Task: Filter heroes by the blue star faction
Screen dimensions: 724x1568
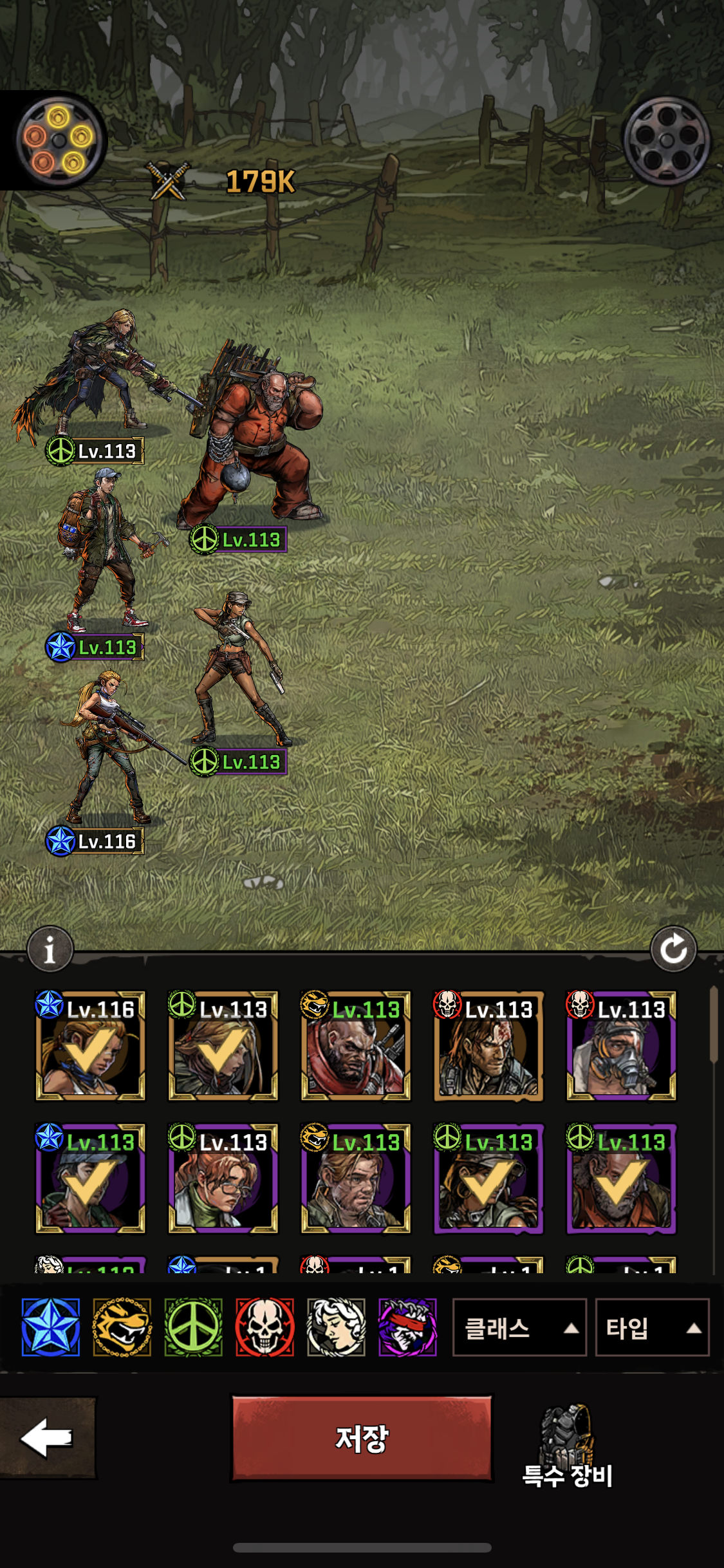Action: (51, 1327)
